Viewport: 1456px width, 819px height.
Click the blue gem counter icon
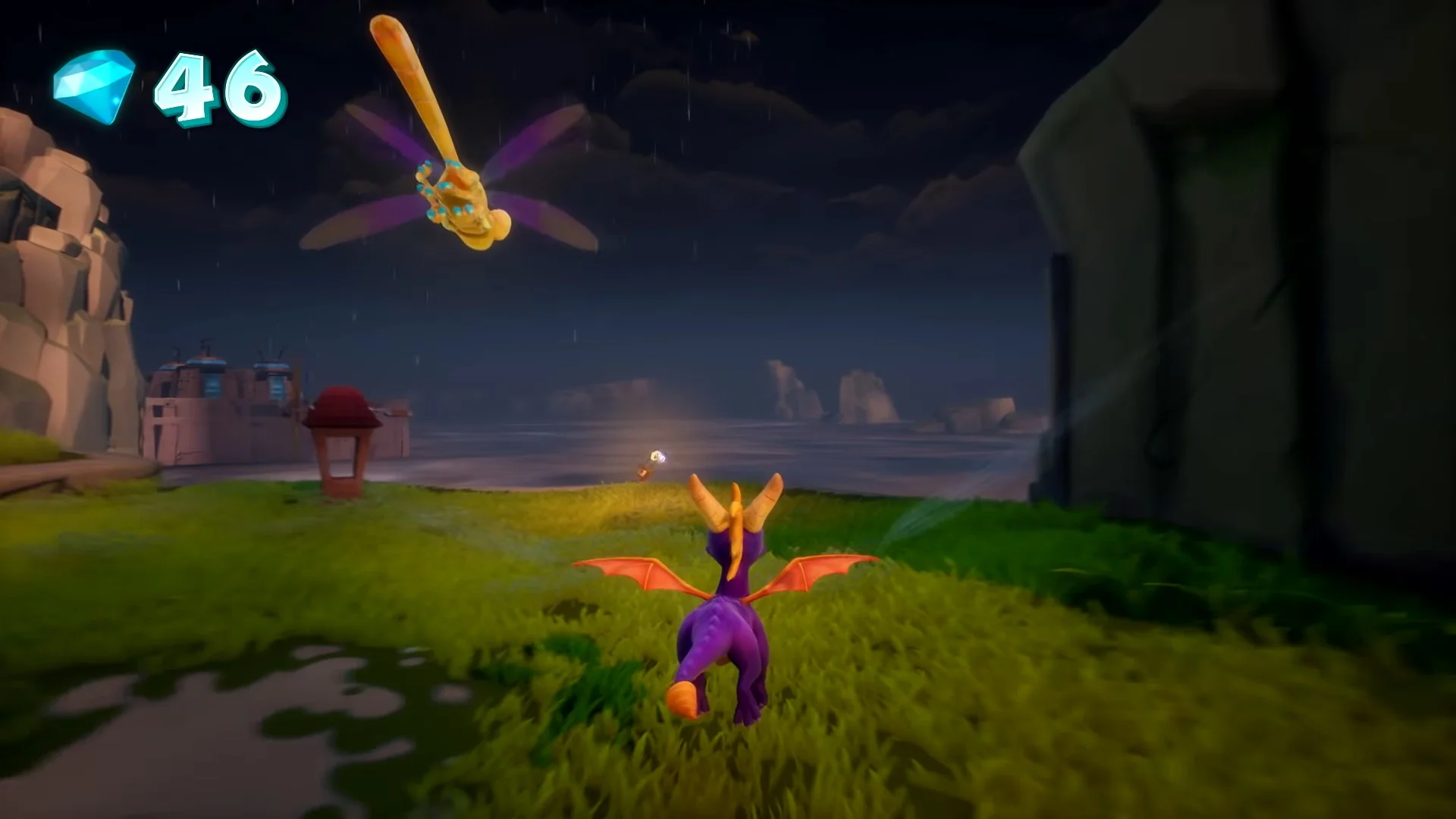[94, 86]
